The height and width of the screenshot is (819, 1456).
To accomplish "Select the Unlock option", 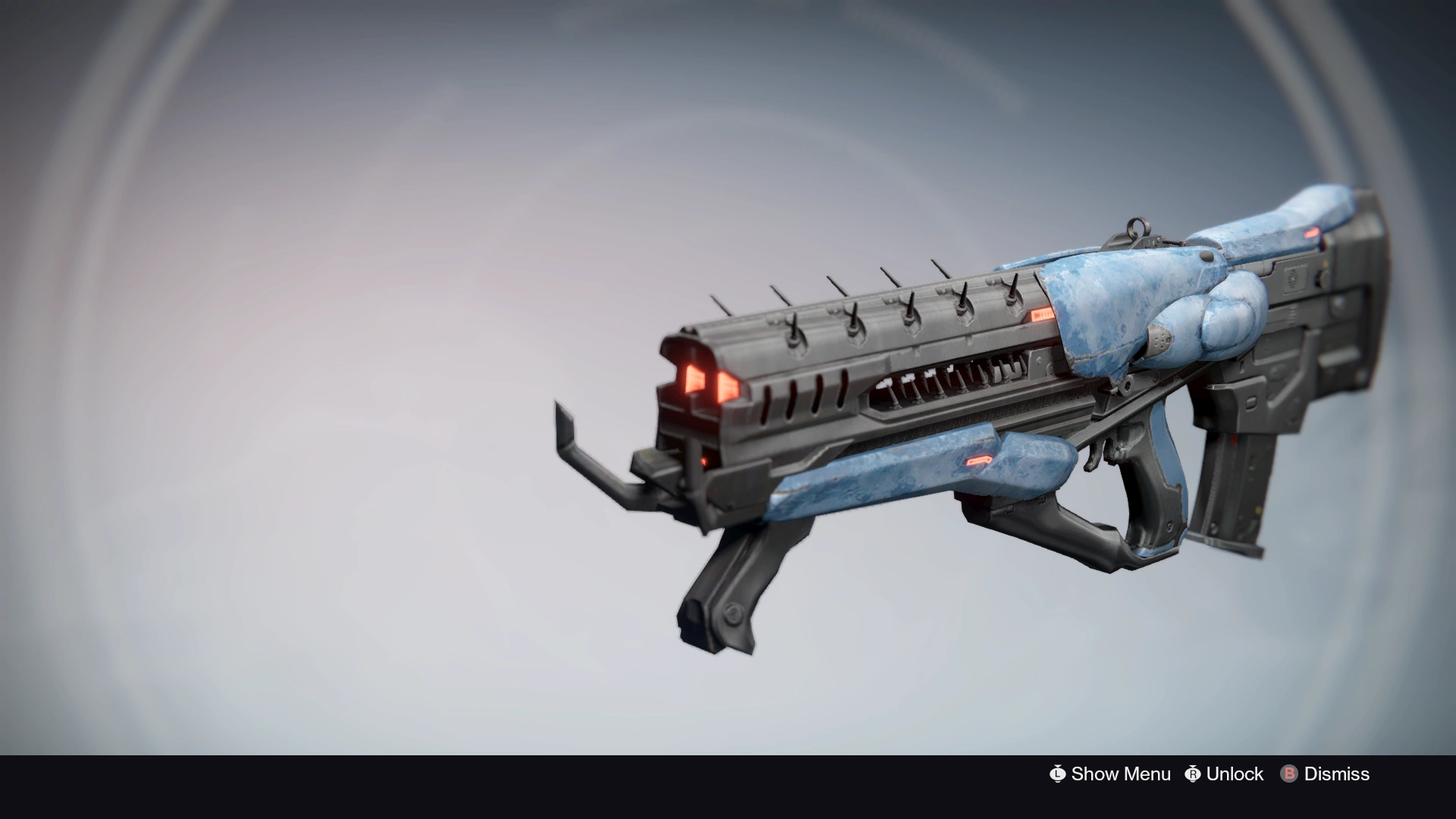I will 1235,774.
